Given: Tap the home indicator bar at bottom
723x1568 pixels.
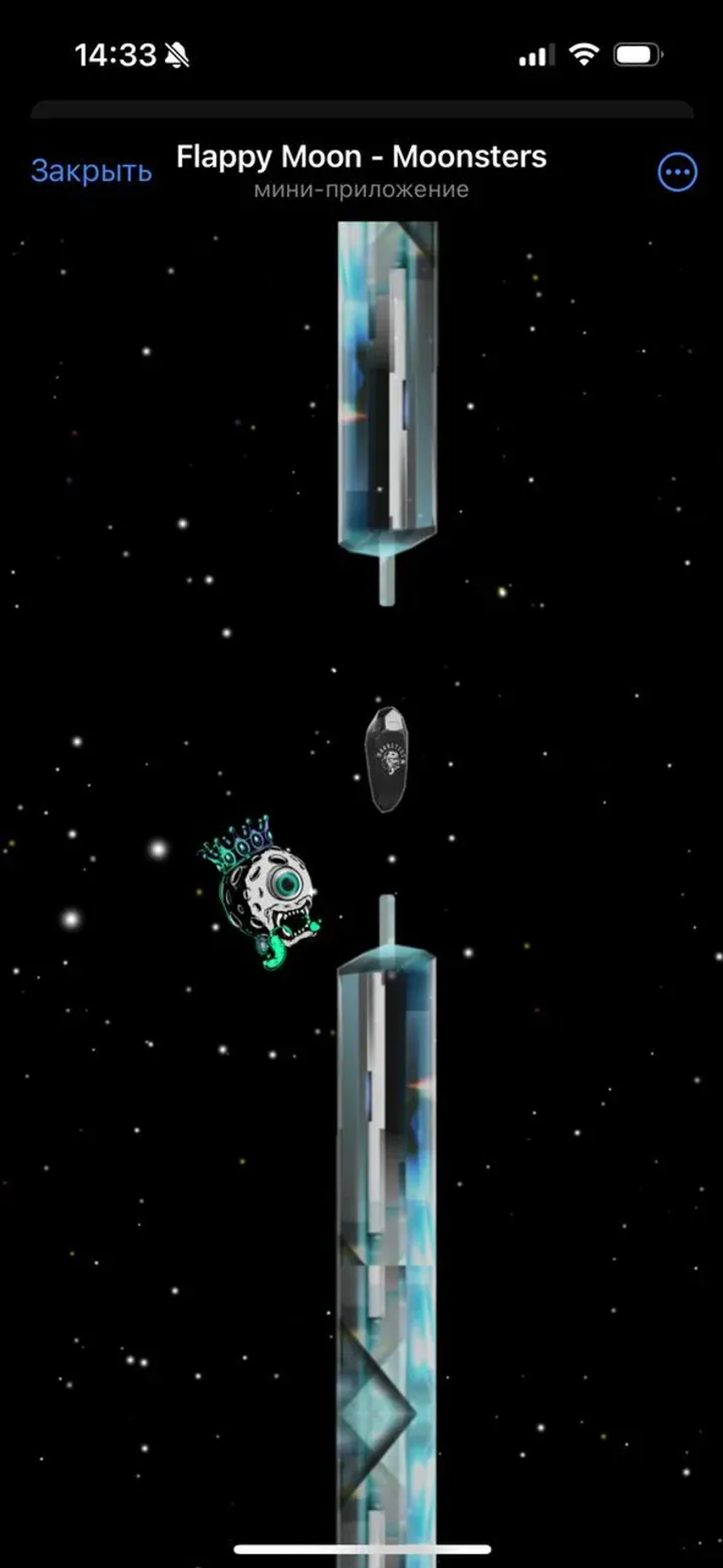Looking at the screenshot, I should coord(361,1548).
